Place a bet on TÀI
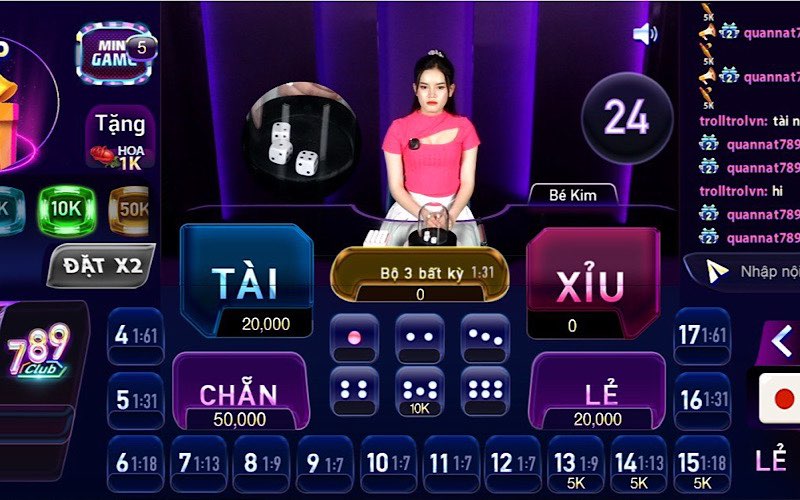800x500 pixels. coord(245,280)
